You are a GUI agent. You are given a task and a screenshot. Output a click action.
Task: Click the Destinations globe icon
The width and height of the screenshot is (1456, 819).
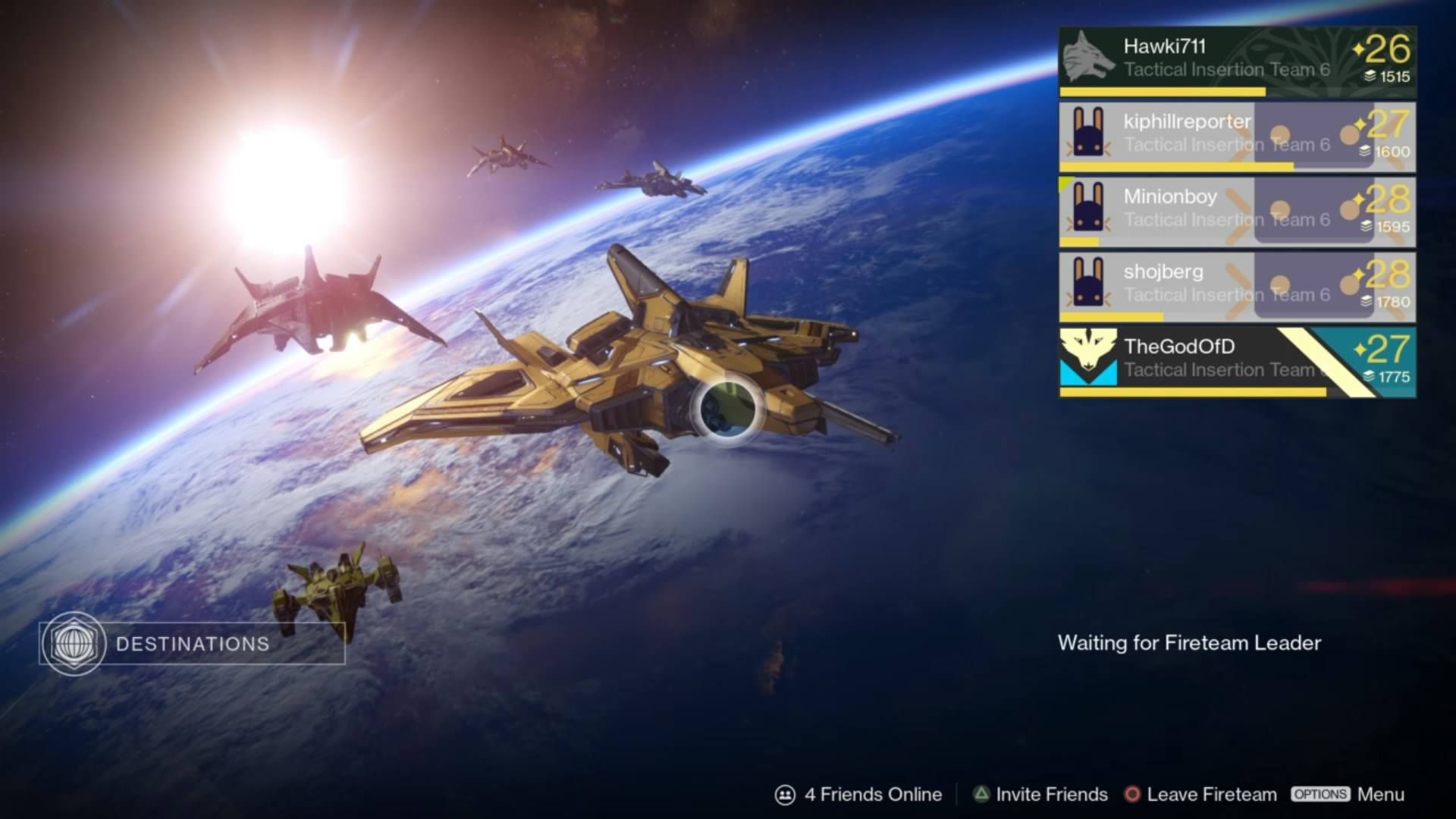[74, 644]
